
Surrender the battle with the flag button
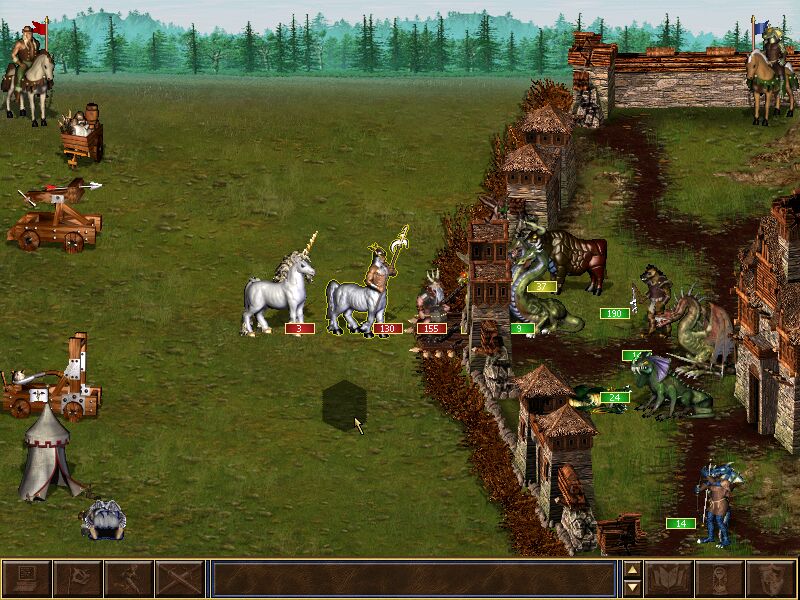coord(77,579)
